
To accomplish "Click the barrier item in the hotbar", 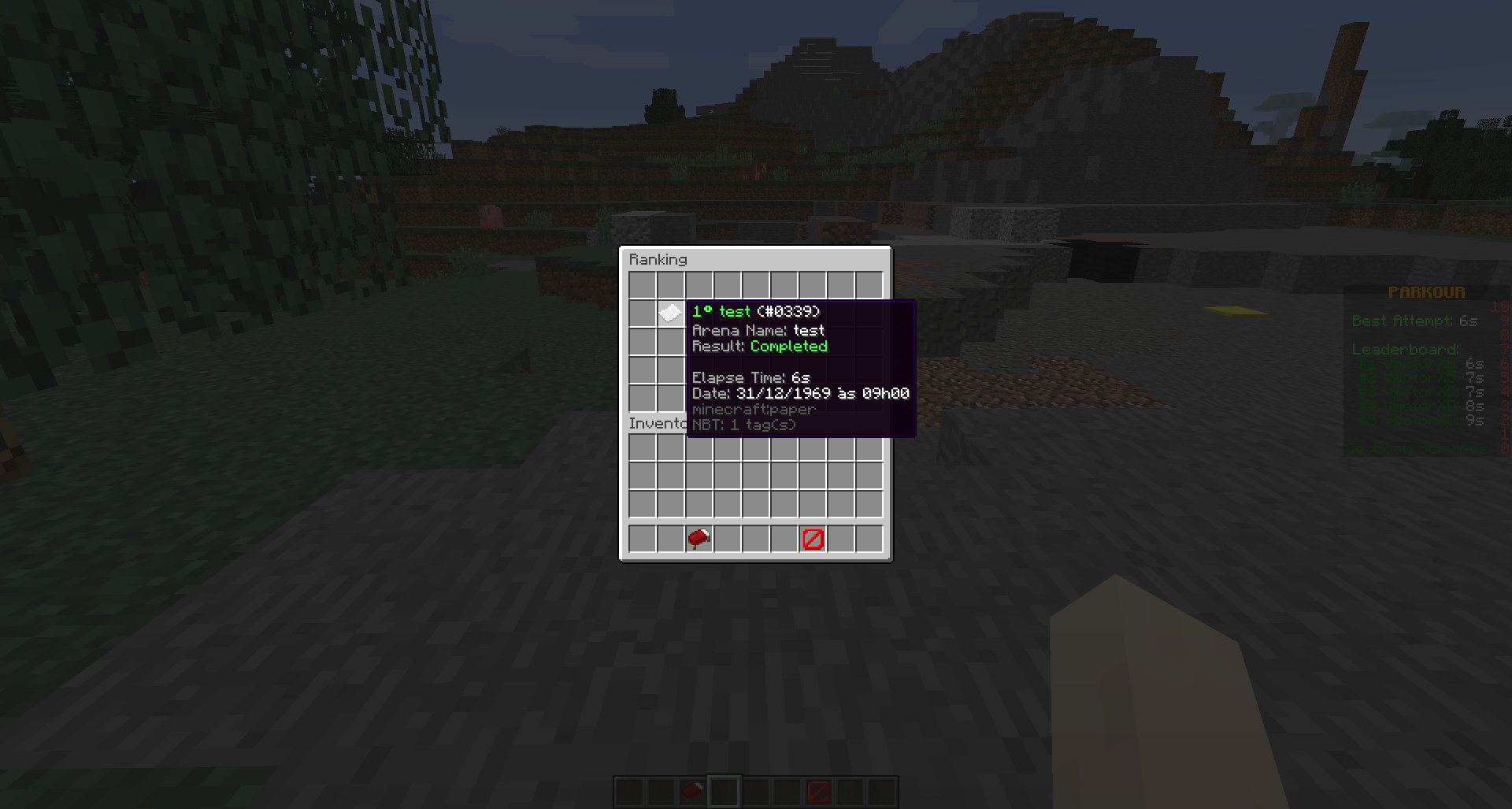I will (x=819, y=792).
